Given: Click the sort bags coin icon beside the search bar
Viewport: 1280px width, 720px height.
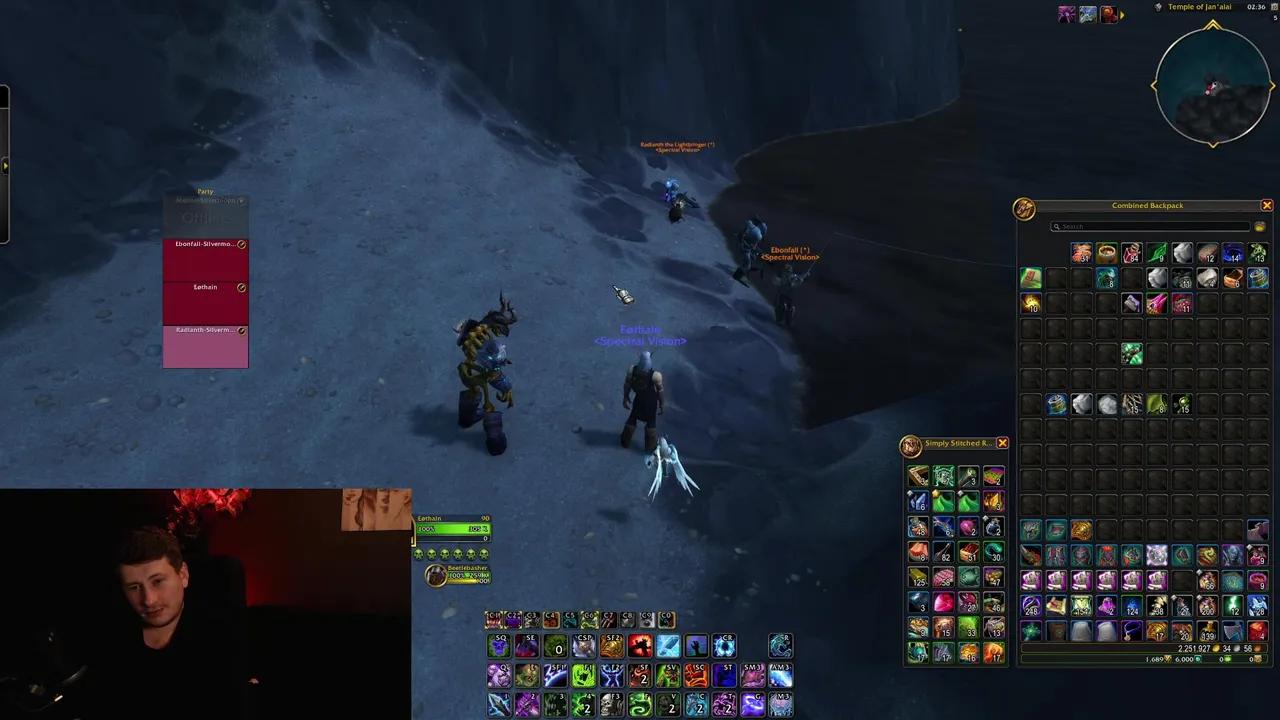Looking at the screenshot, I should click(x=1259, y=226).
